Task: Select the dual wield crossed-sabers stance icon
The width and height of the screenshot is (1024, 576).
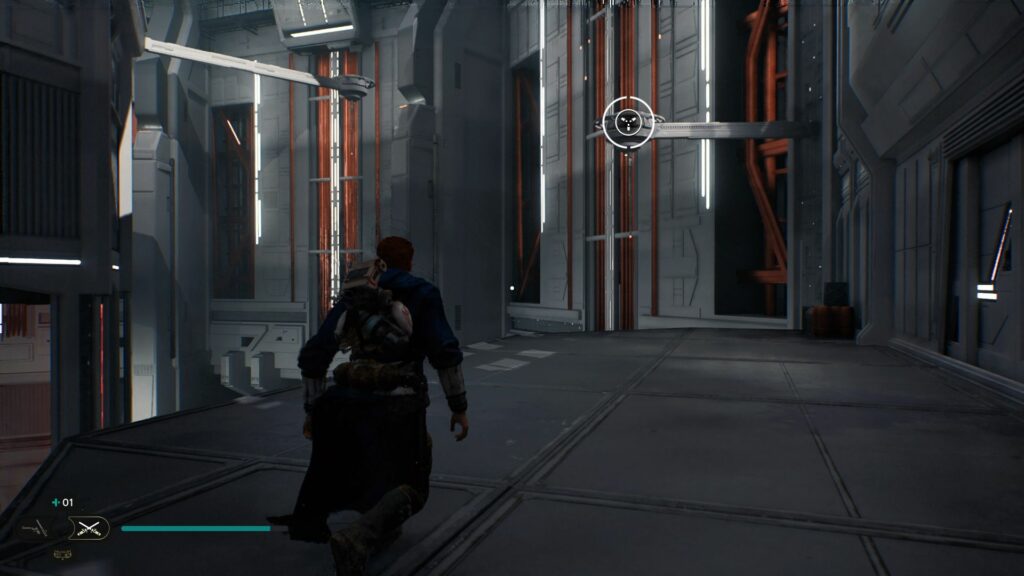Action: 88,528
